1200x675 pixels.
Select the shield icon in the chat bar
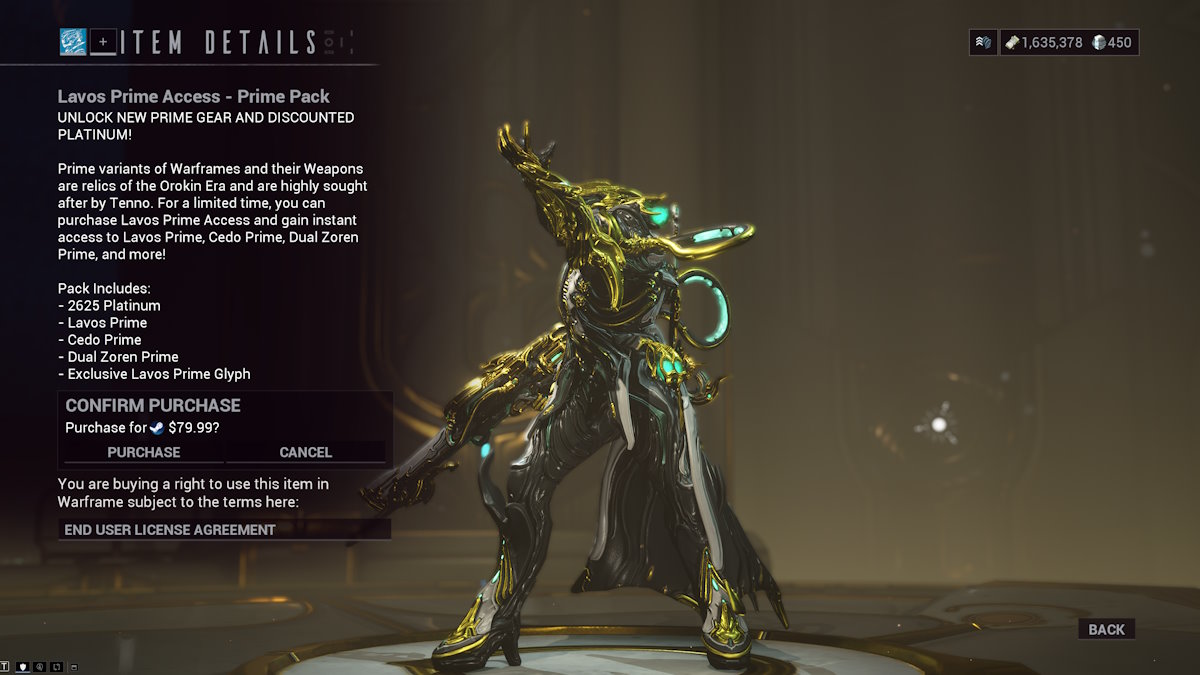tap(22, 666)
